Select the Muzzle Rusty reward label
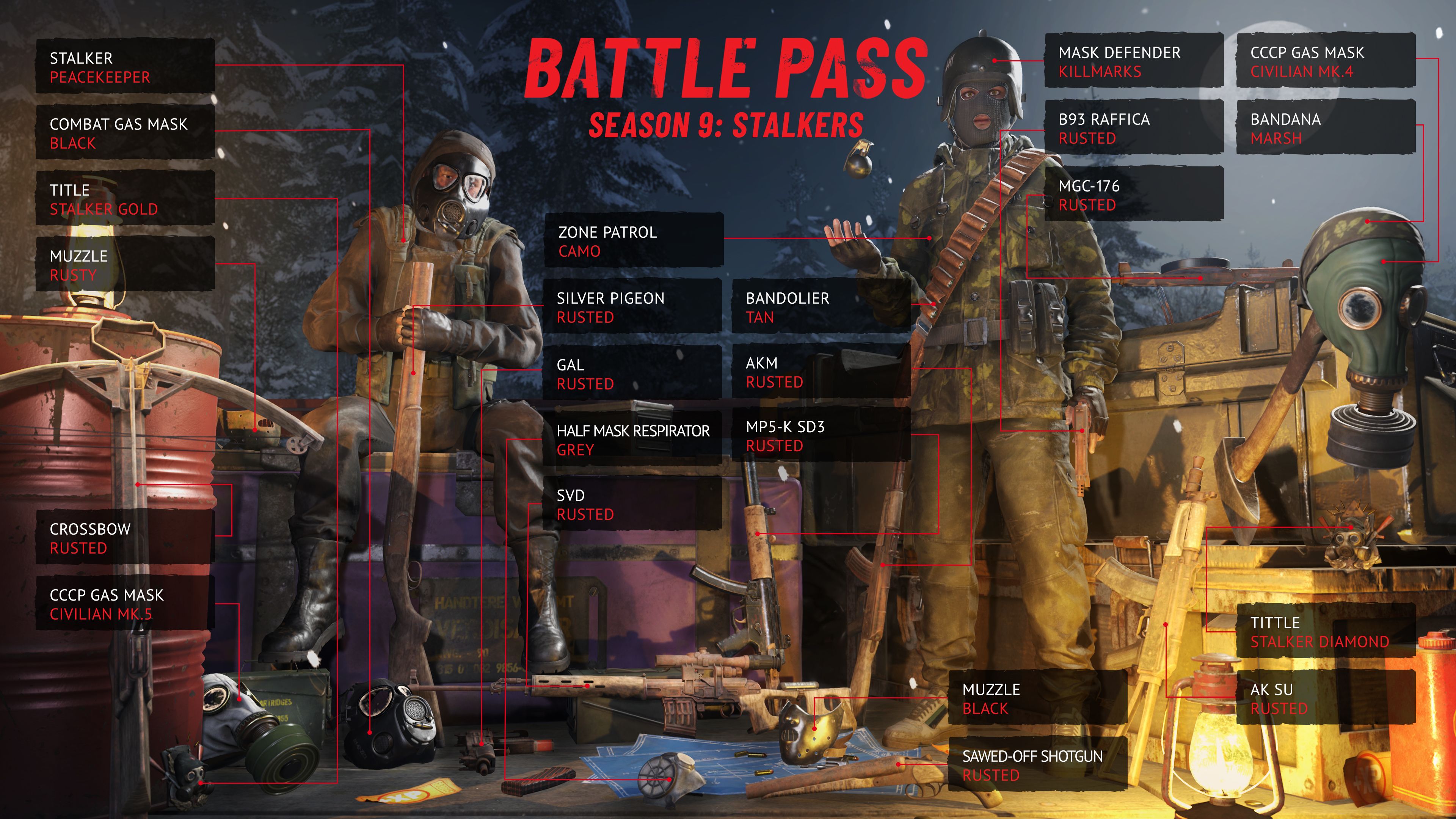Viewport: 1456px width, 819px height. [125, 265]
